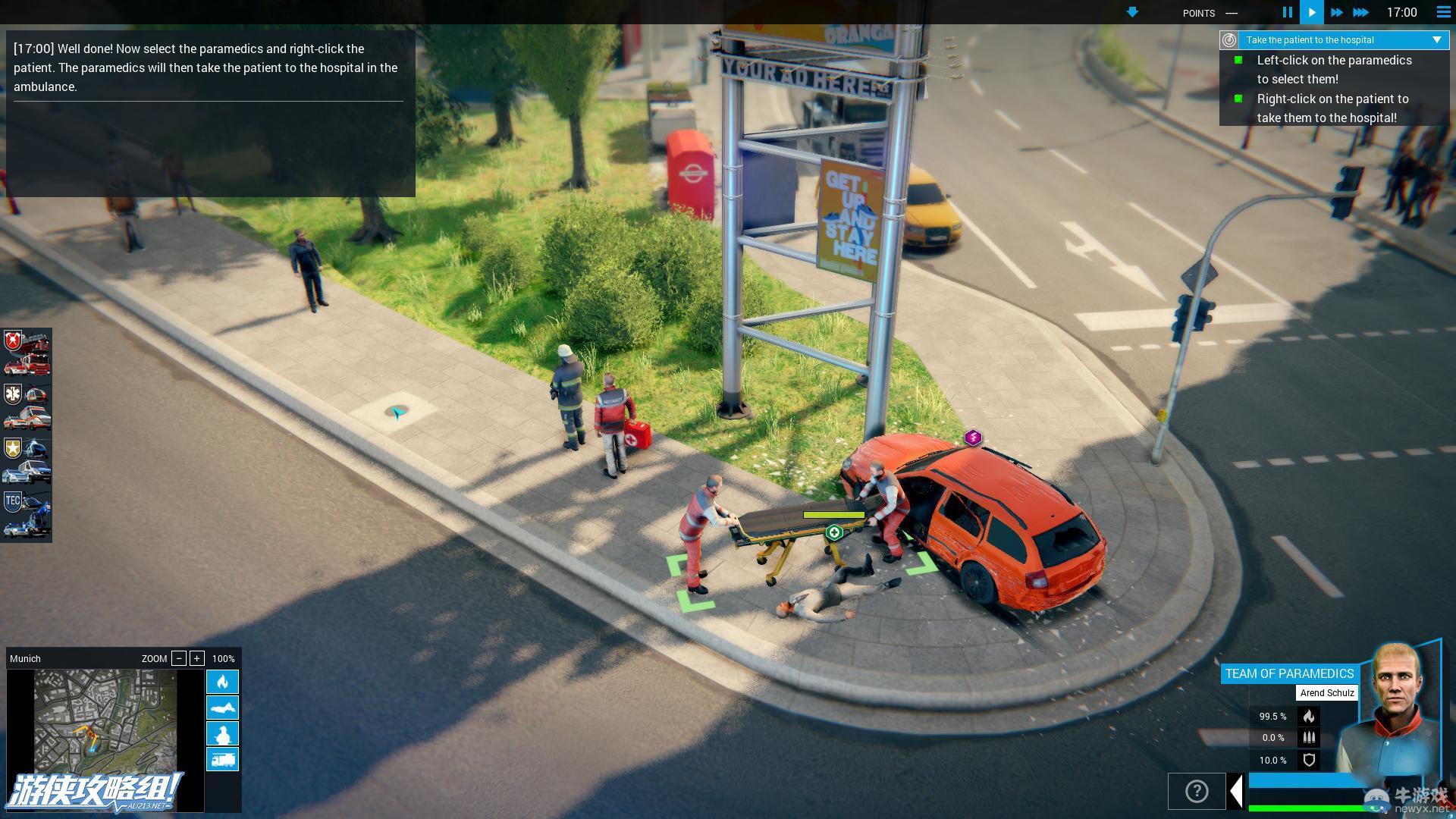Toggle the vehicles filter on the minimap
1456x819 pixels.
tap(222, 759)
